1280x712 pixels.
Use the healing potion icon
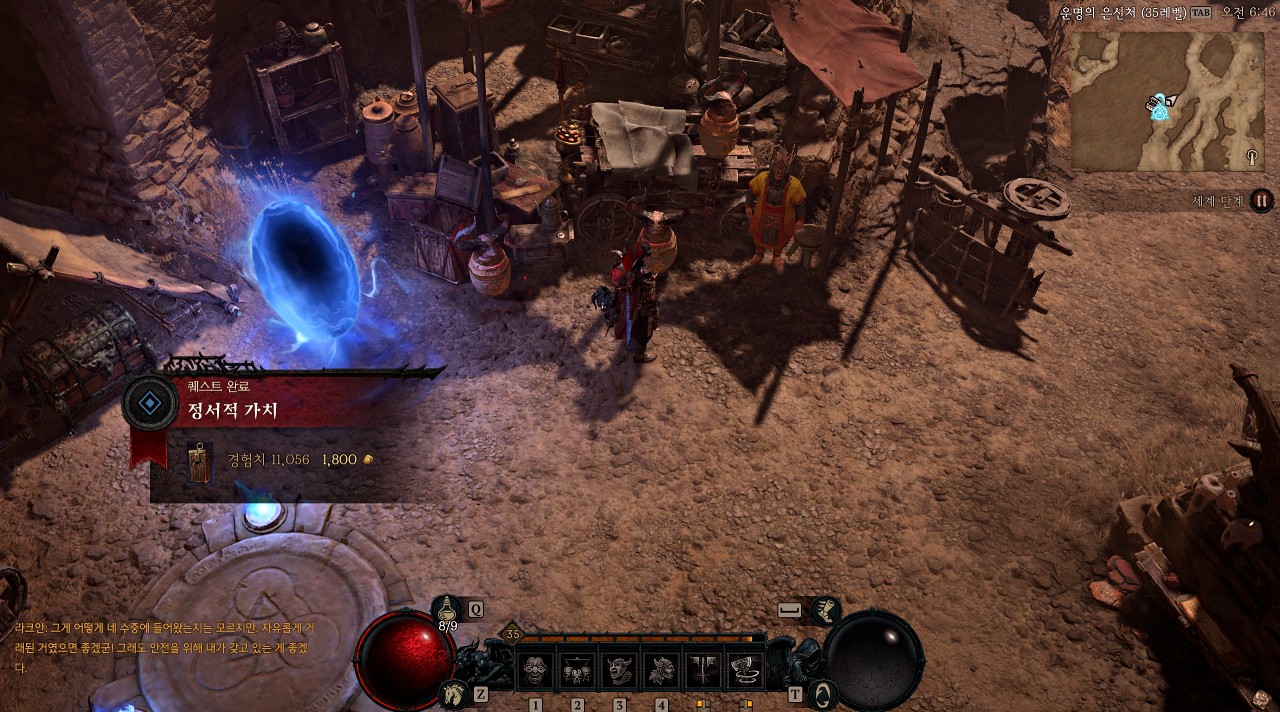[447, 609]
